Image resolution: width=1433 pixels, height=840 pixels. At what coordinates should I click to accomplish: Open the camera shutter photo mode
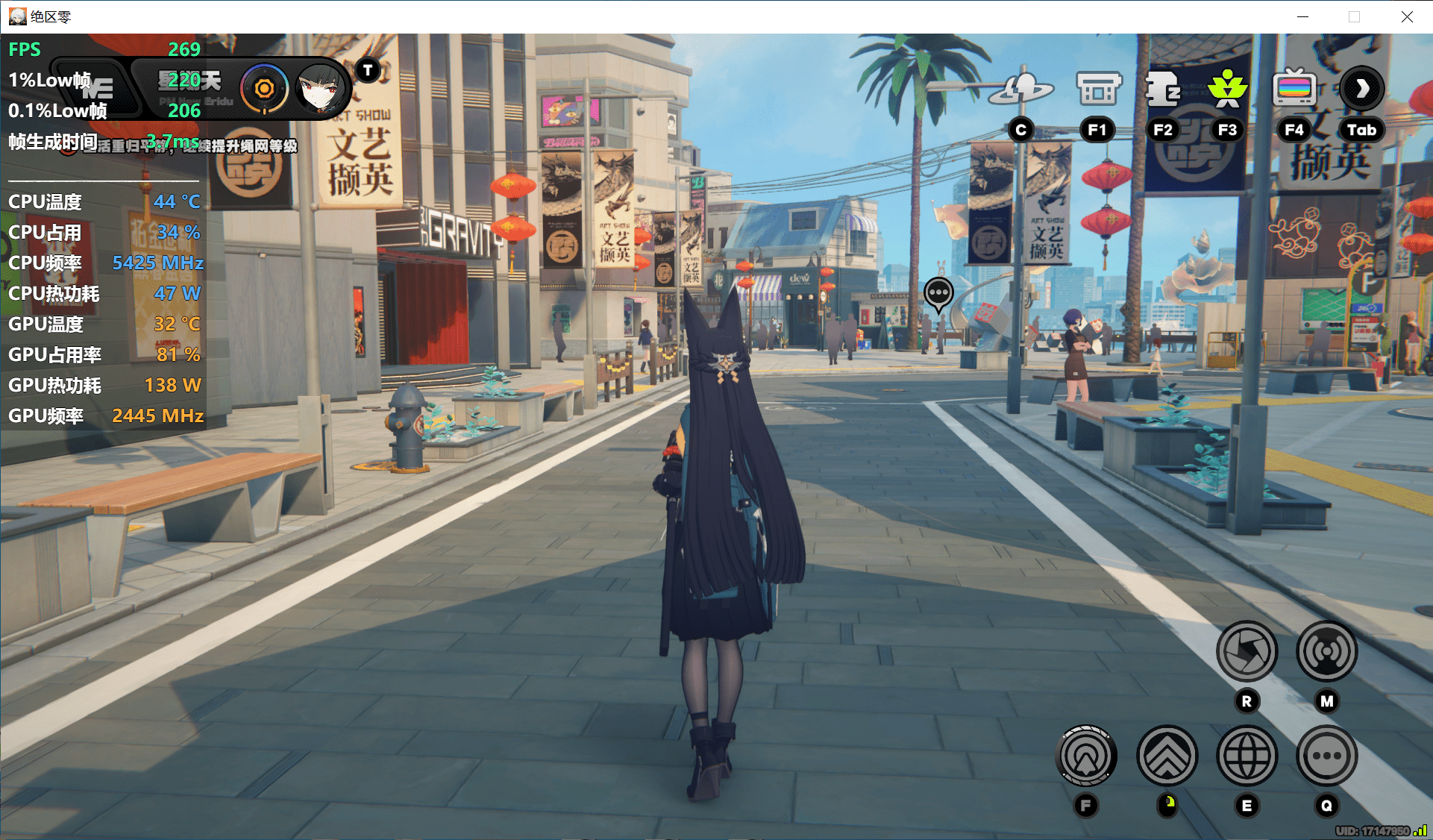(x=1247, y=651)
